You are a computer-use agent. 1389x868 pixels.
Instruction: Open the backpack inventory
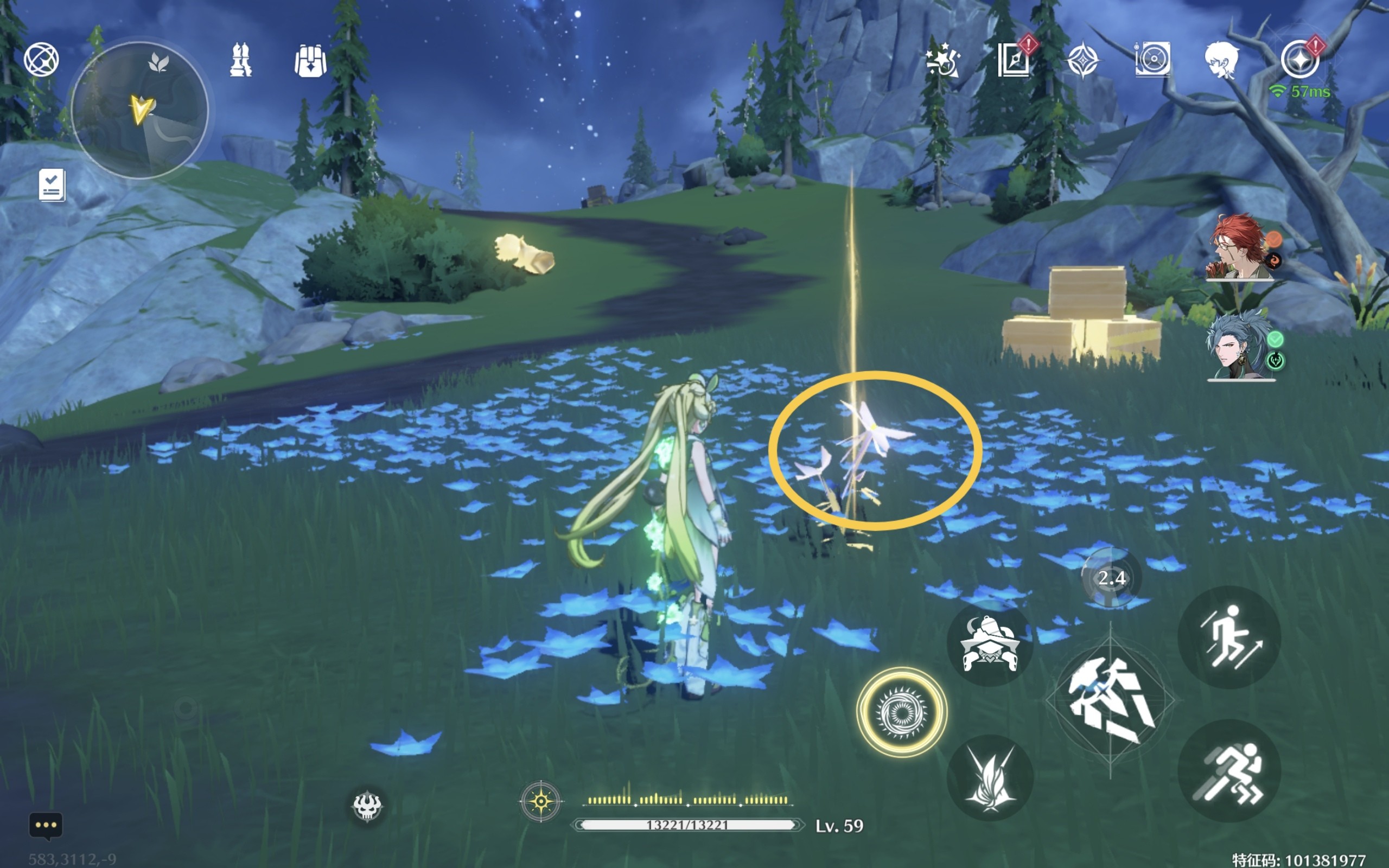tap(310, 61)
